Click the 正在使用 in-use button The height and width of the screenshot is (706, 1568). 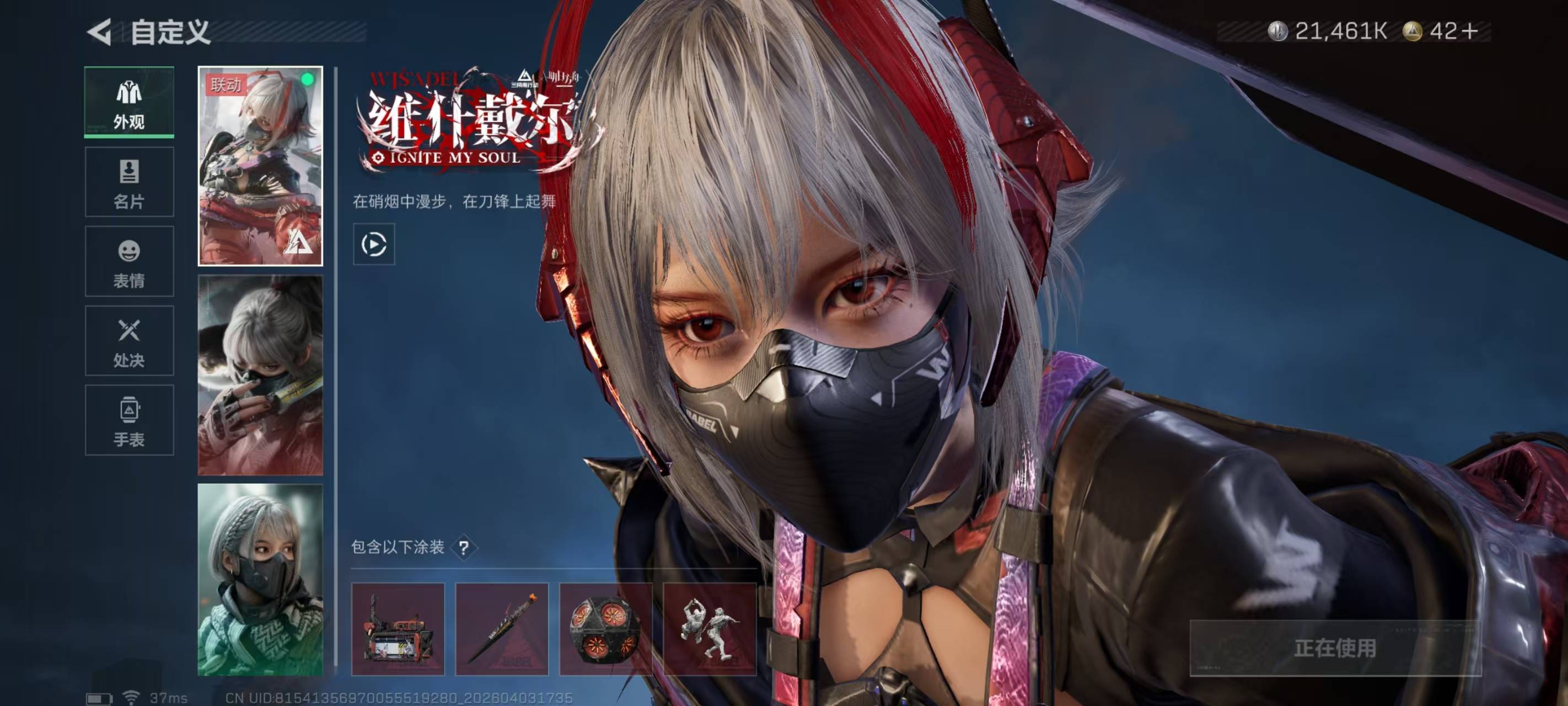click(x=1335, y=648)
